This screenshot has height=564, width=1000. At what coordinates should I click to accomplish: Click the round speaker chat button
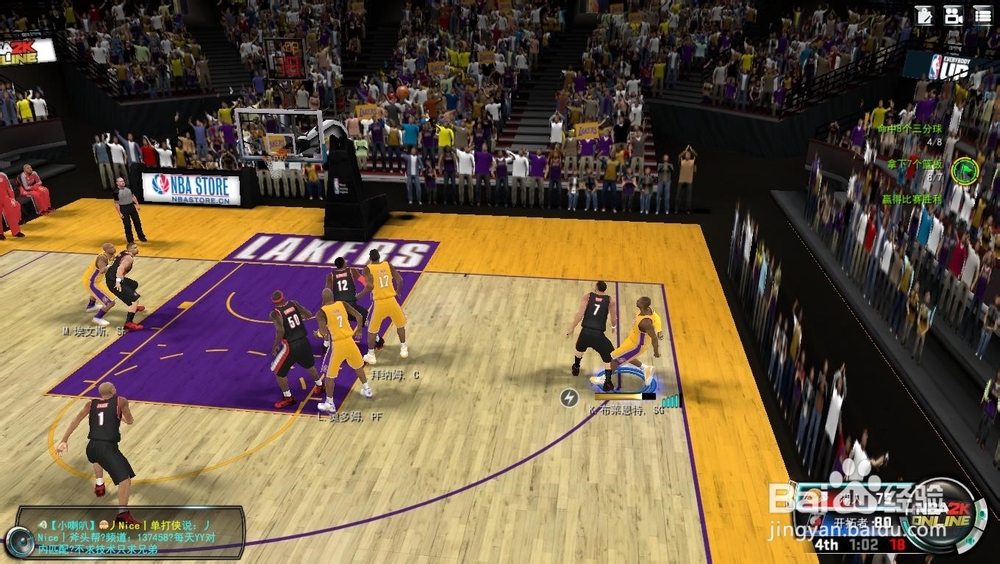[x=18, y=542]
